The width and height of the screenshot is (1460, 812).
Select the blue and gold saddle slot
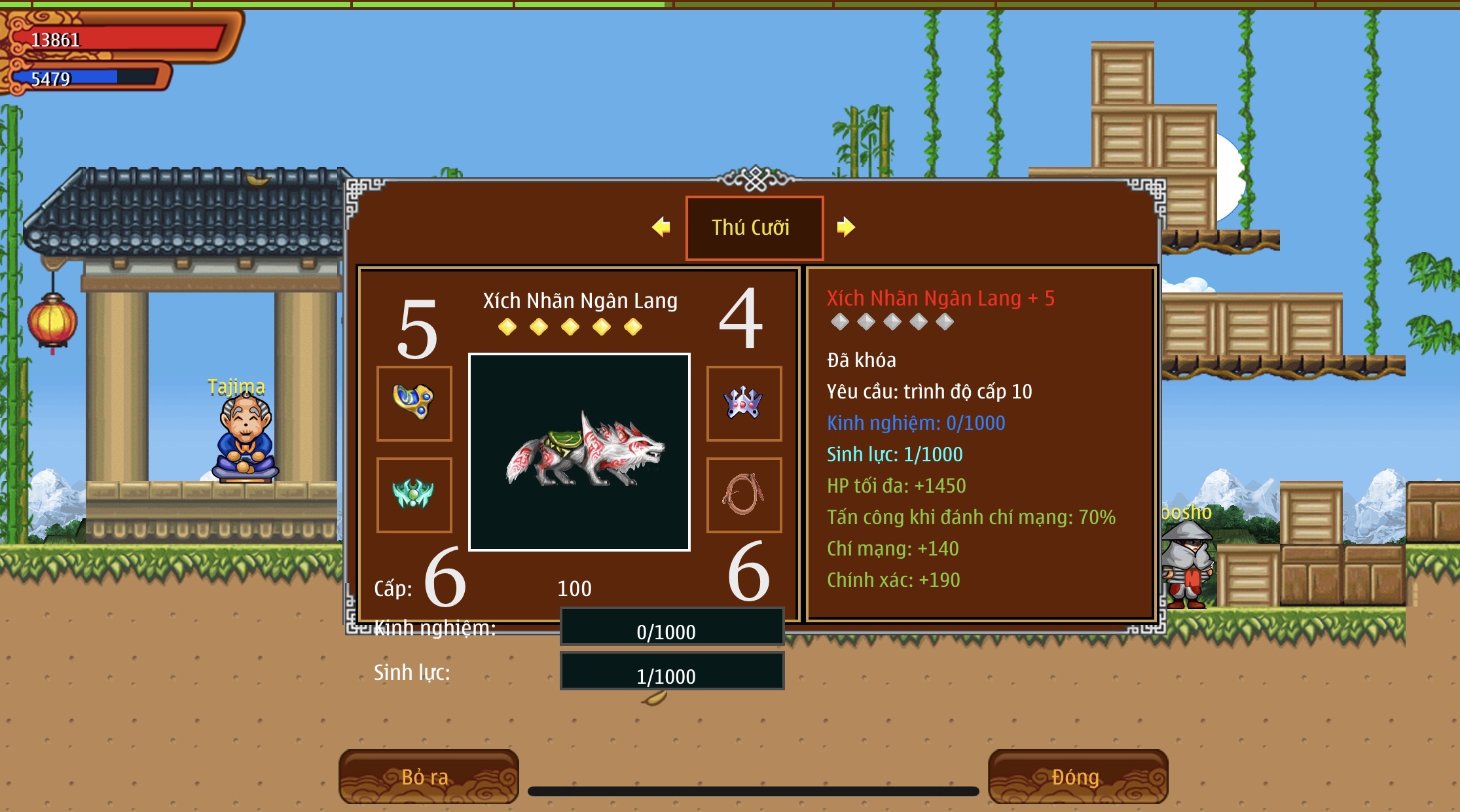click(414, 403)
